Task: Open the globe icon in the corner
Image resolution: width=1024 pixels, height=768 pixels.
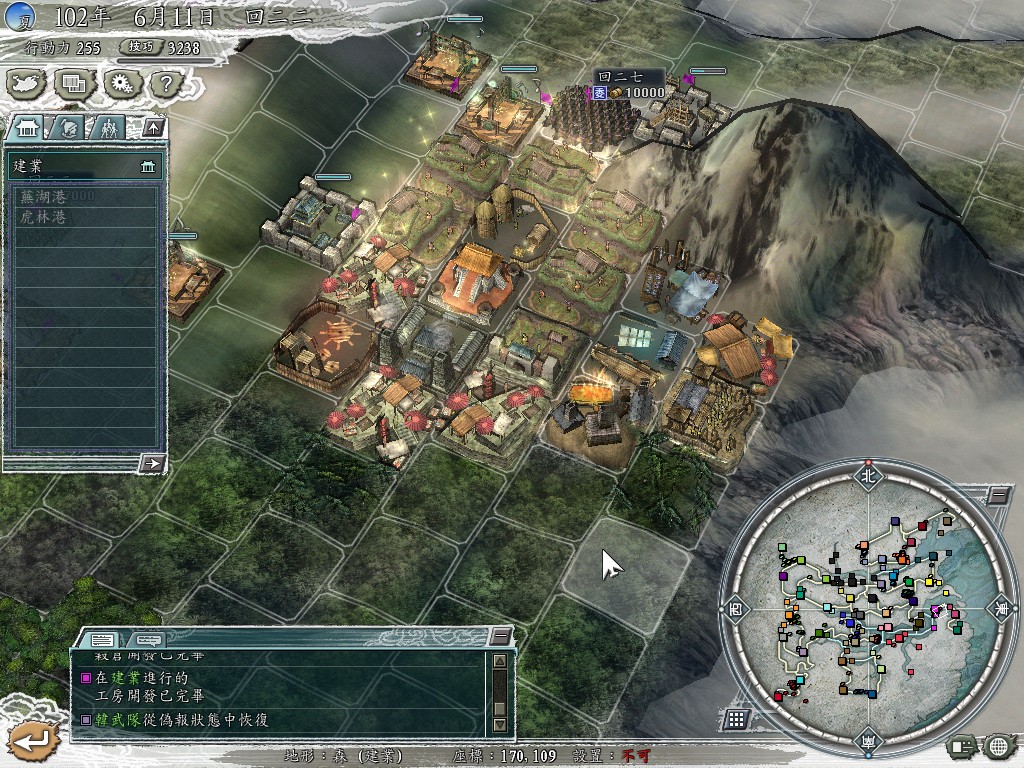Action: click(997, 745)
